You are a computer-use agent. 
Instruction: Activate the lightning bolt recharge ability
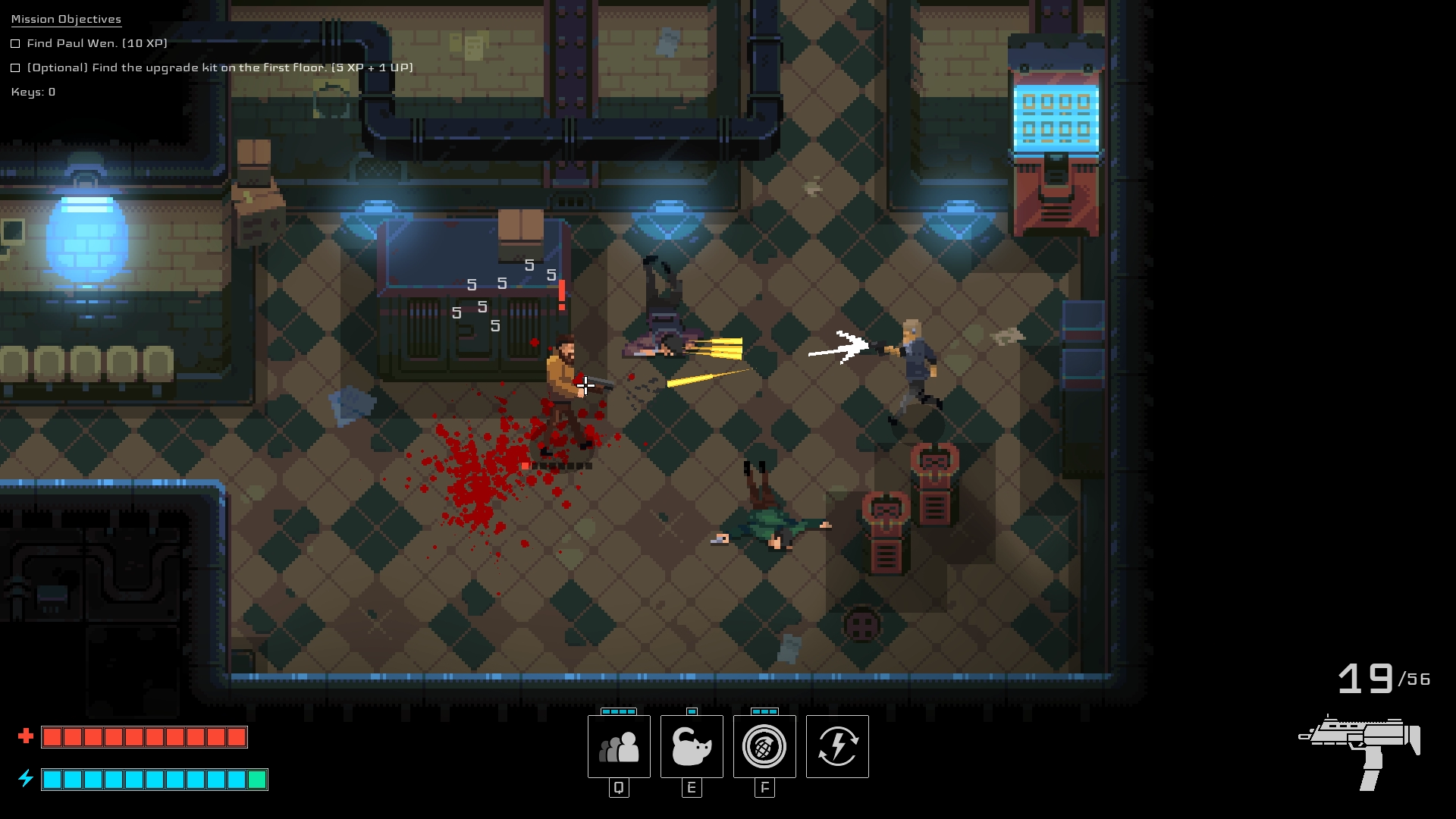pos(837,747)
